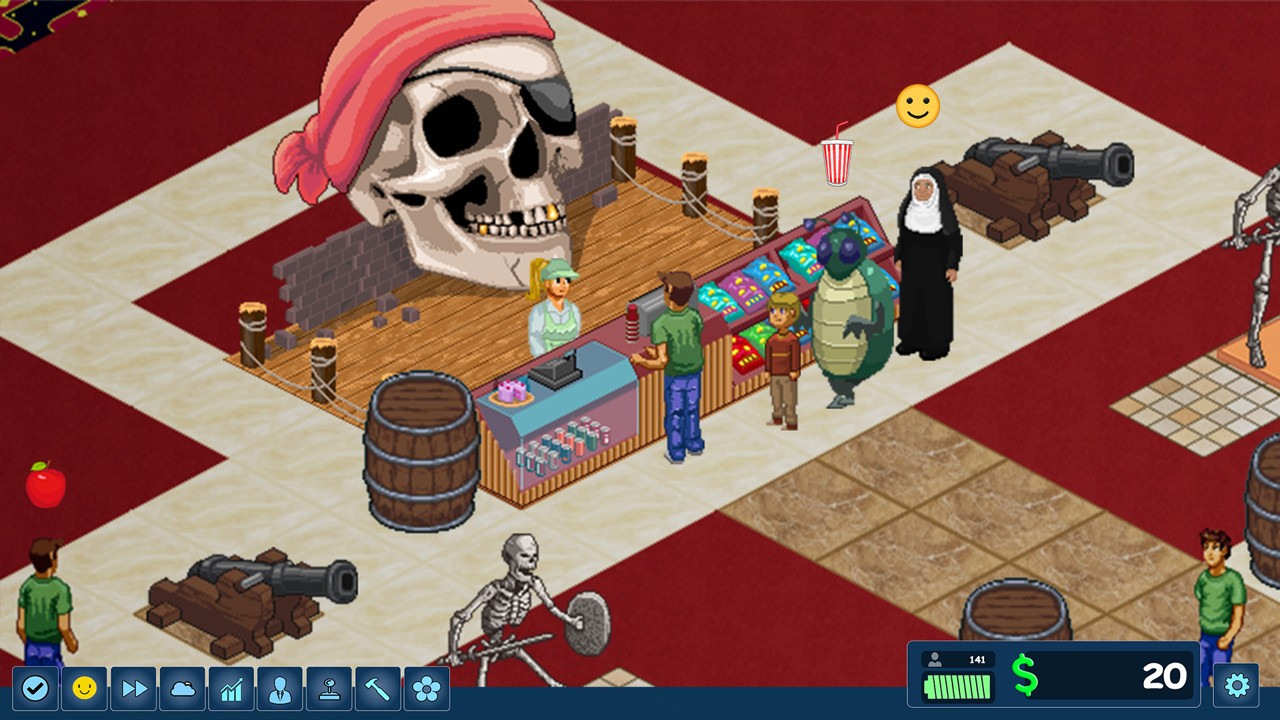Open the checkmark objectives button
Viewport: 1280px width, 720px height.
35,689
